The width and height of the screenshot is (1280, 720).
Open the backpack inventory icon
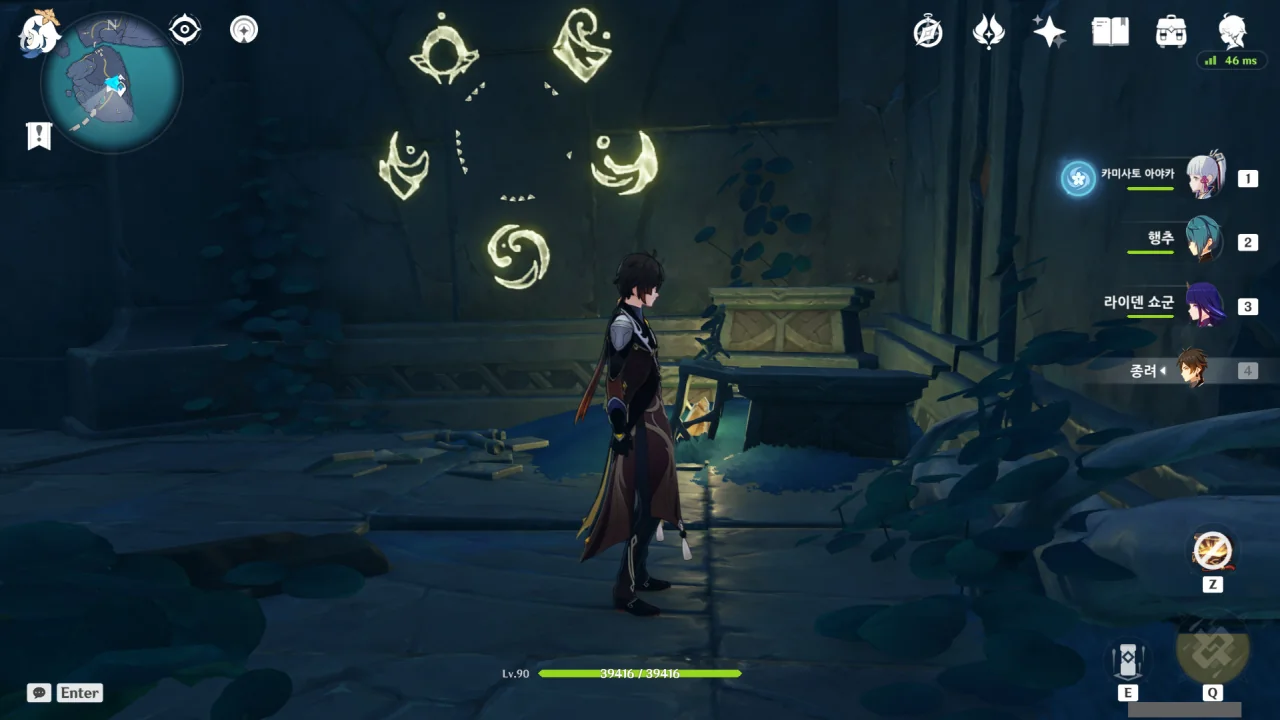coord(1170,32)
